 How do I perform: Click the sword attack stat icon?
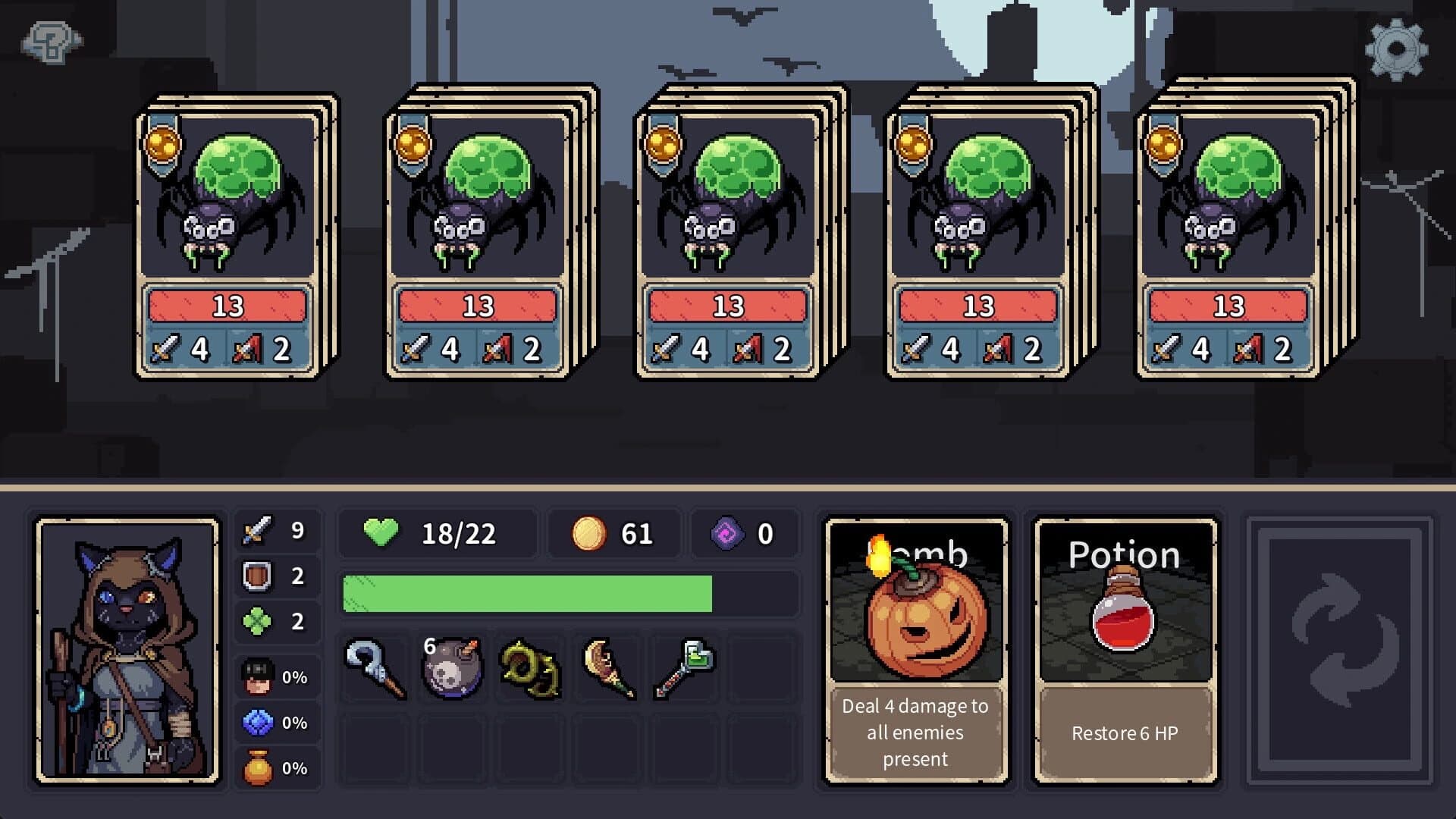tap(256, 531)
